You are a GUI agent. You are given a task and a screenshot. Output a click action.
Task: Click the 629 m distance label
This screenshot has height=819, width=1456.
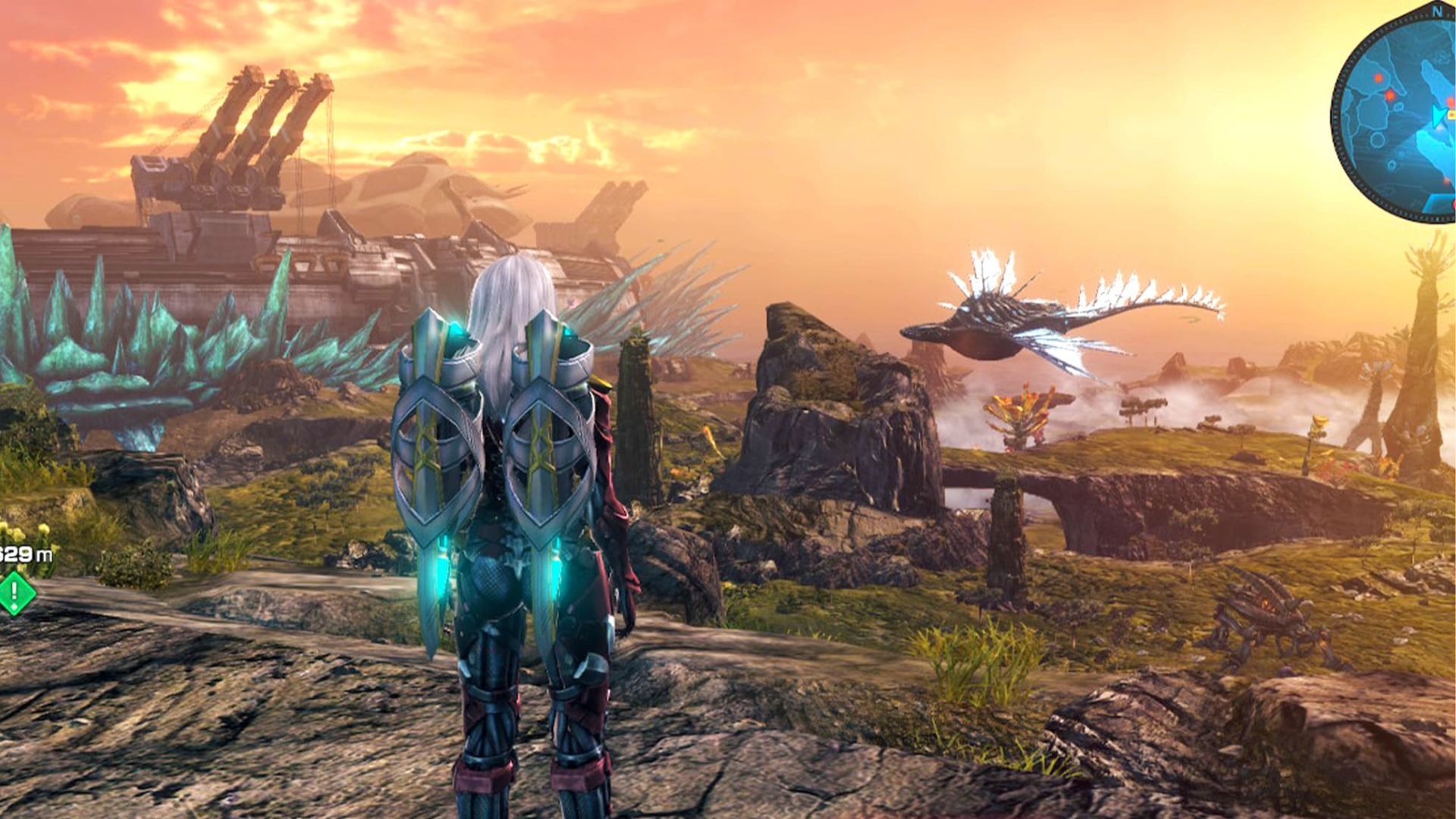pos(24,553)
